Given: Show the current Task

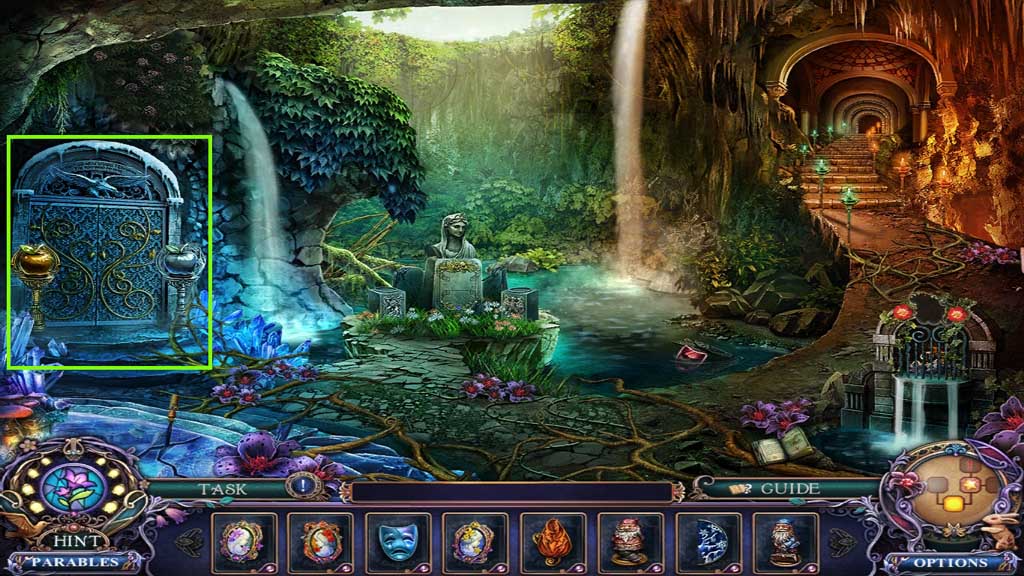Looking at the screenshot, I should [222, 489].
